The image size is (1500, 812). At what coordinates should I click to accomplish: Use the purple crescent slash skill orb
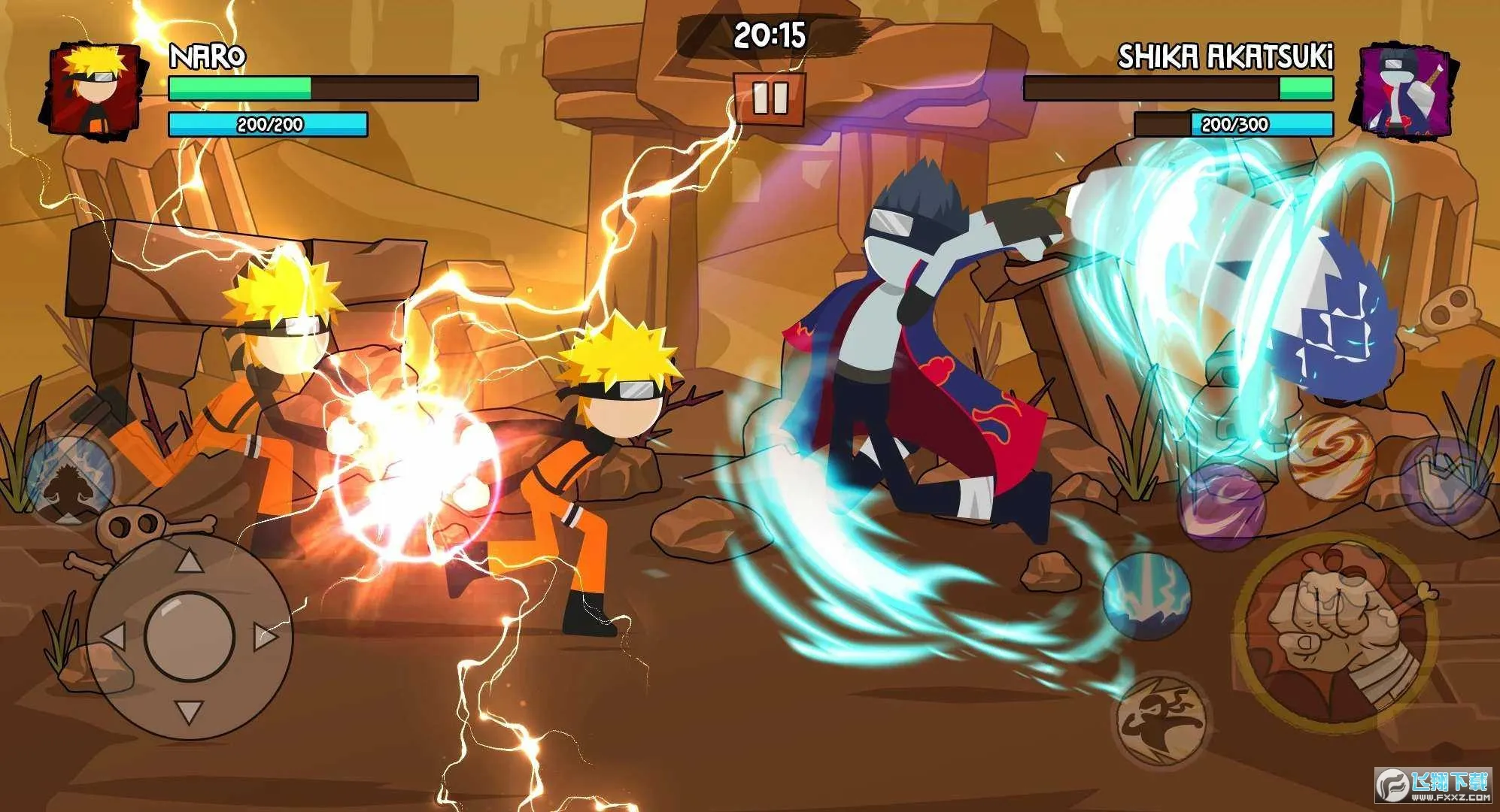pyautogui.click(x=1222, y=504)
